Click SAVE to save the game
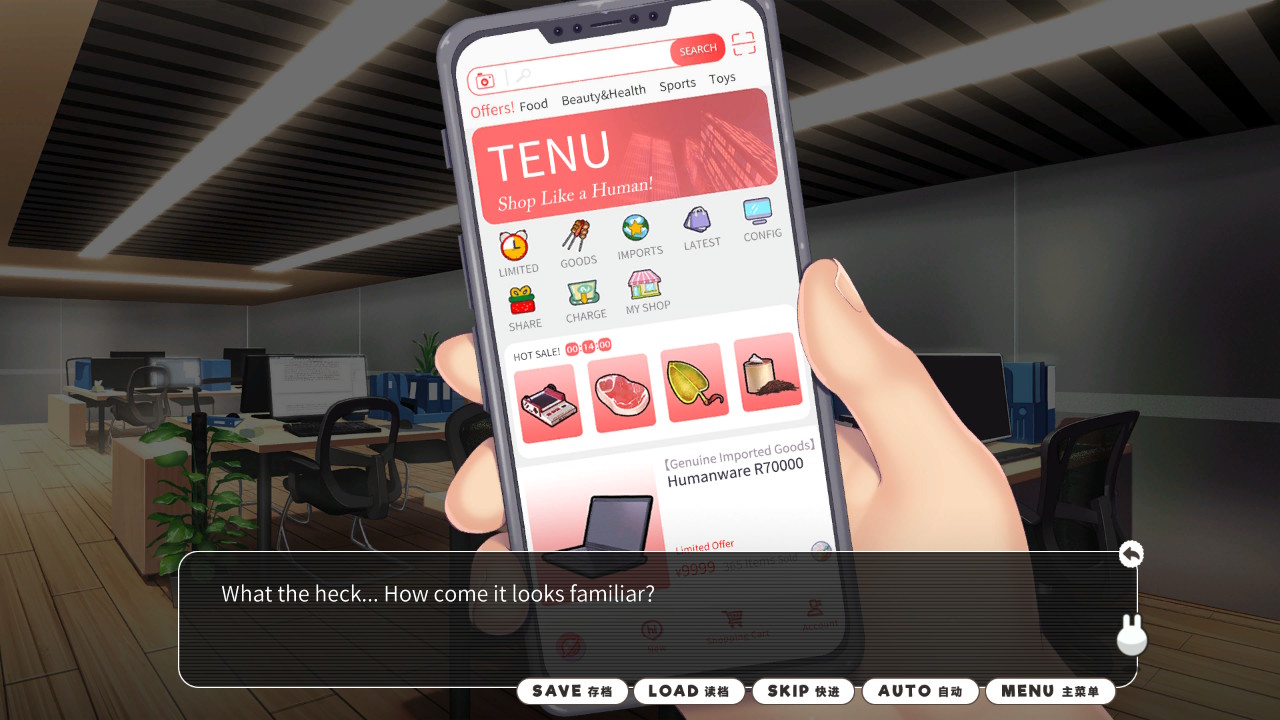Viewport: 1280px width, 720px height. pos(572,690)
